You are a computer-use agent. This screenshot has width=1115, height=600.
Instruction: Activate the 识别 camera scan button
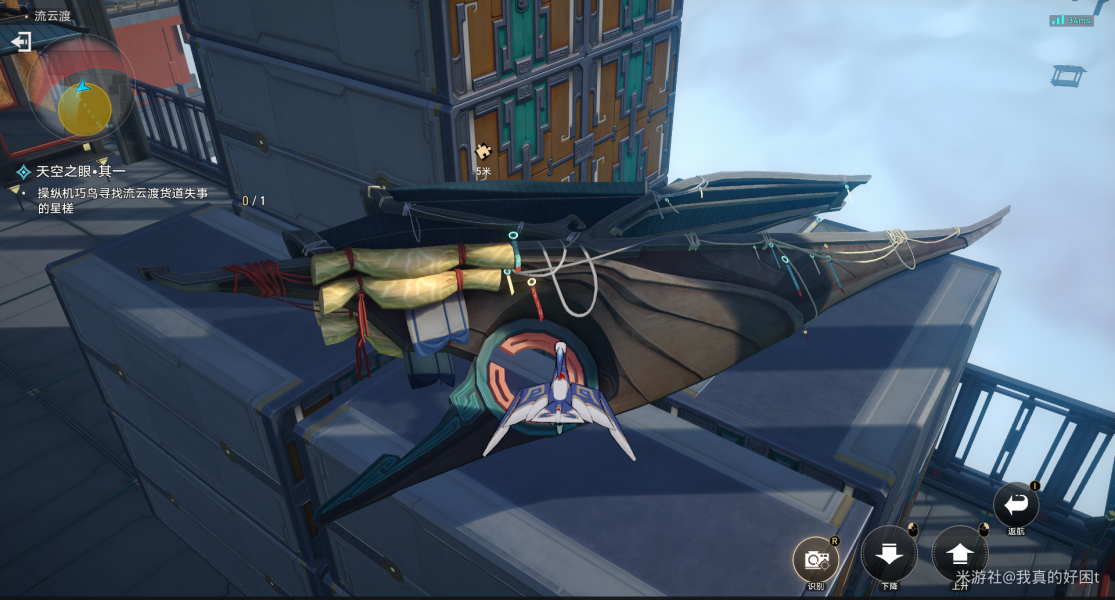[x=816, y=559]
